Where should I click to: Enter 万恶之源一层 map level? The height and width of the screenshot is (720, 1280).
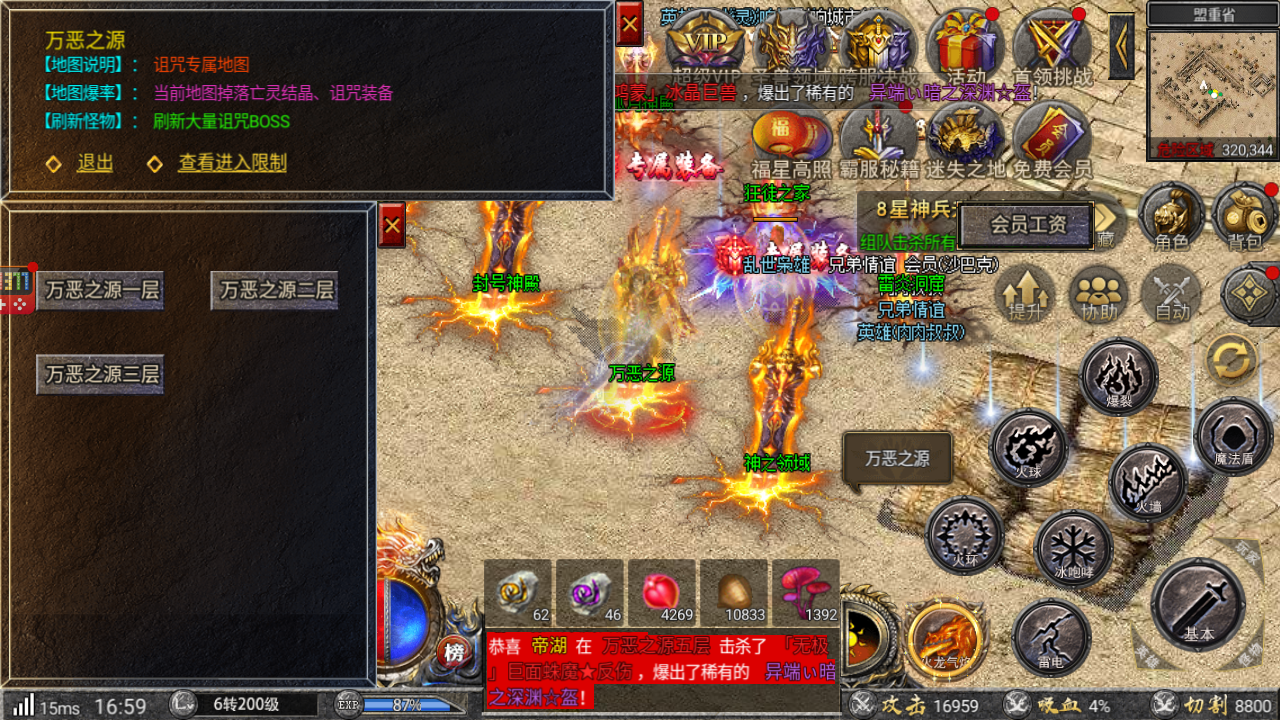coord(101,291)
